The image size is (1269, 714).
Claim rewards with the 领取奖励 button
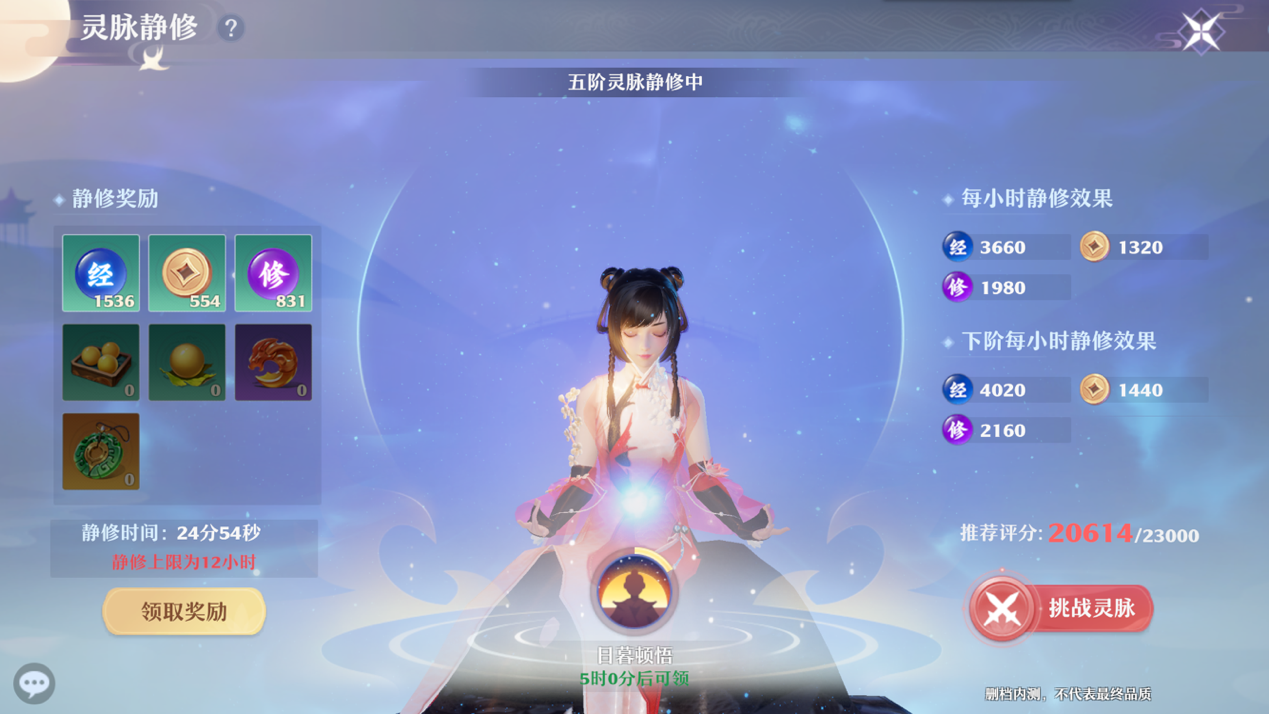(184, 611)
